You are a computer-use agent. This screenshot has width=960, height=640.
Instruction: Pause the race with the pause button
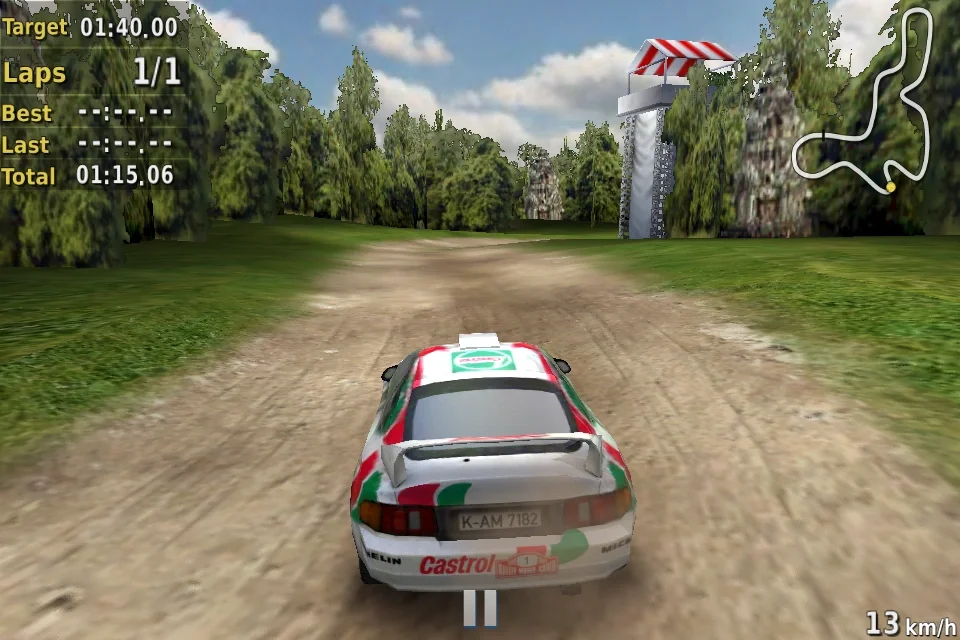coord(480,608)
